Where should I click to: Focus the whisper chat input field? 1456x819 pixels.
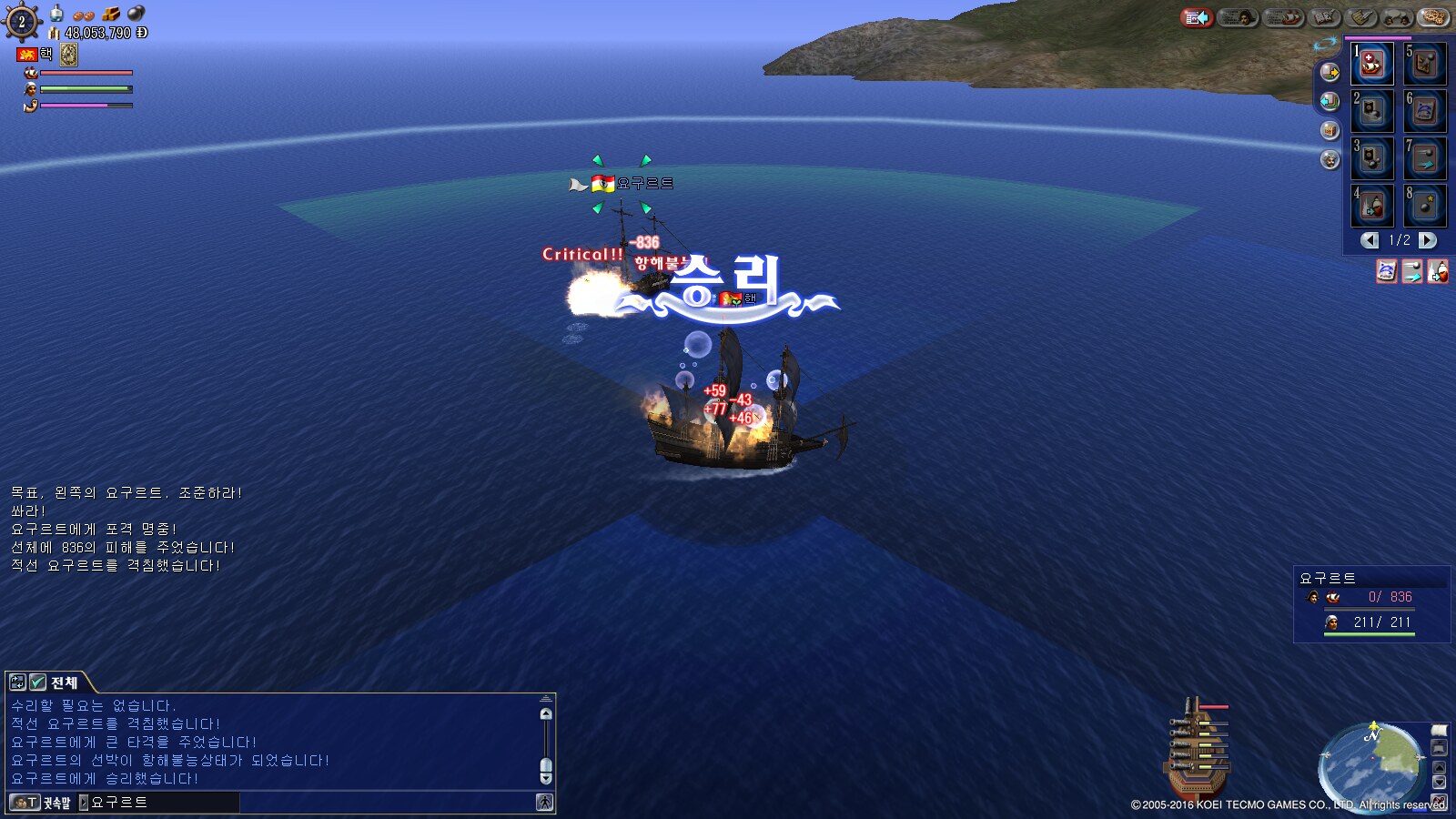pyautogui.click(x=162, y=803)
